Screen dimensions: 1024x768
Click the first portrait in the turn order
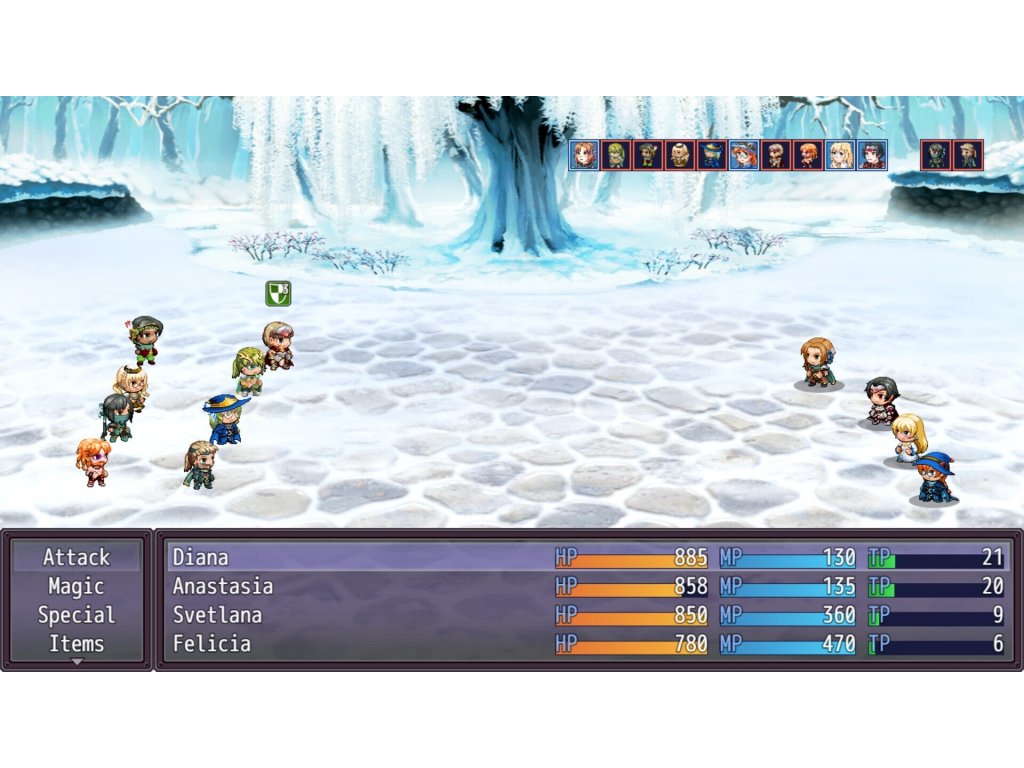584,155
